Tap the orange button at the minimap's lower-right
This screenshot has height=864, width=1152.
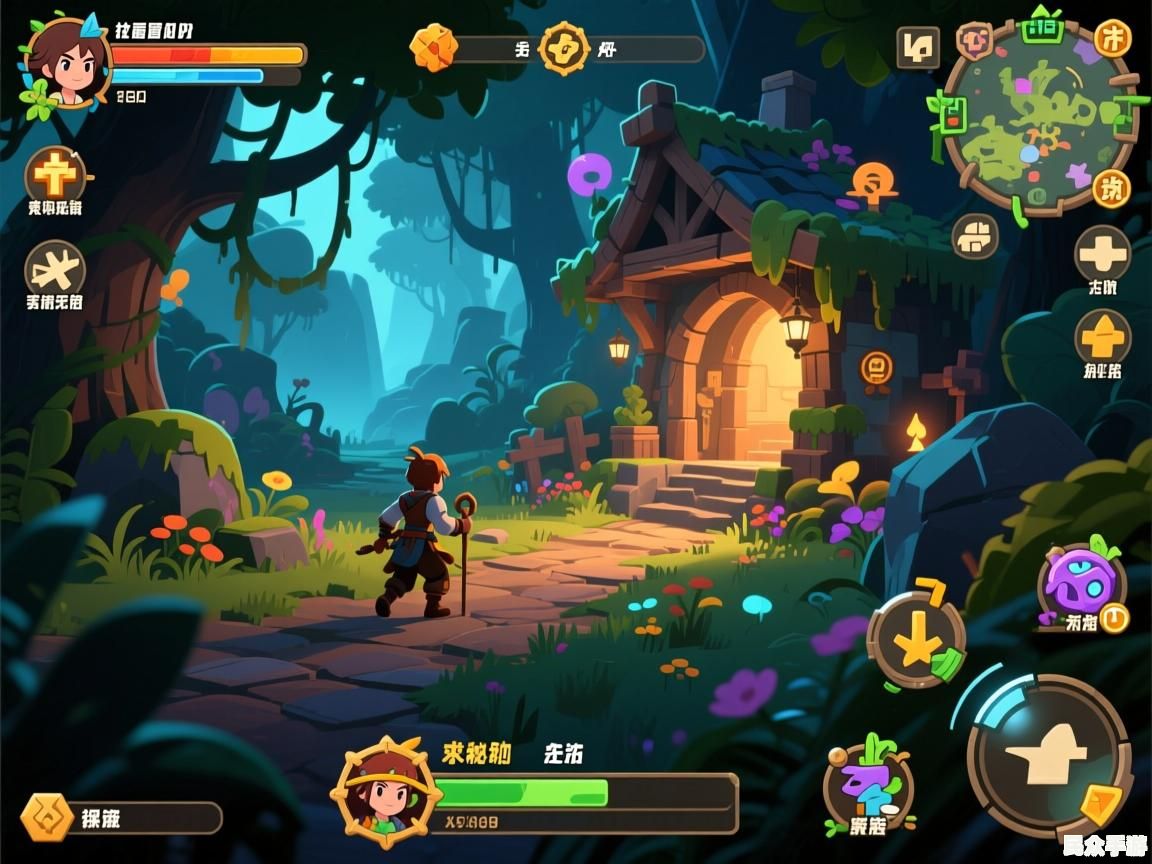(1110, 188)
